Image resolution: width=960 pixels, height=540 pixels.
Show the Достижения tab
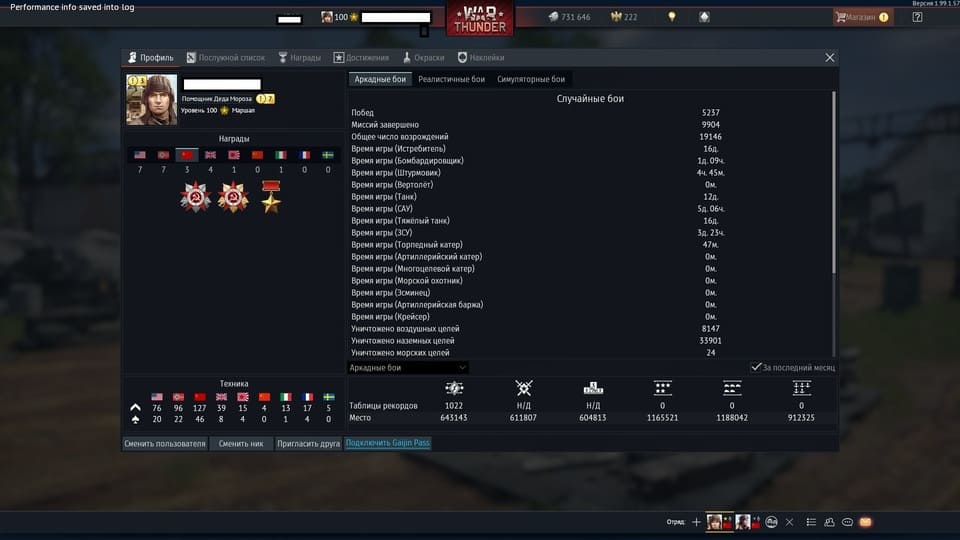click(362, 58)
